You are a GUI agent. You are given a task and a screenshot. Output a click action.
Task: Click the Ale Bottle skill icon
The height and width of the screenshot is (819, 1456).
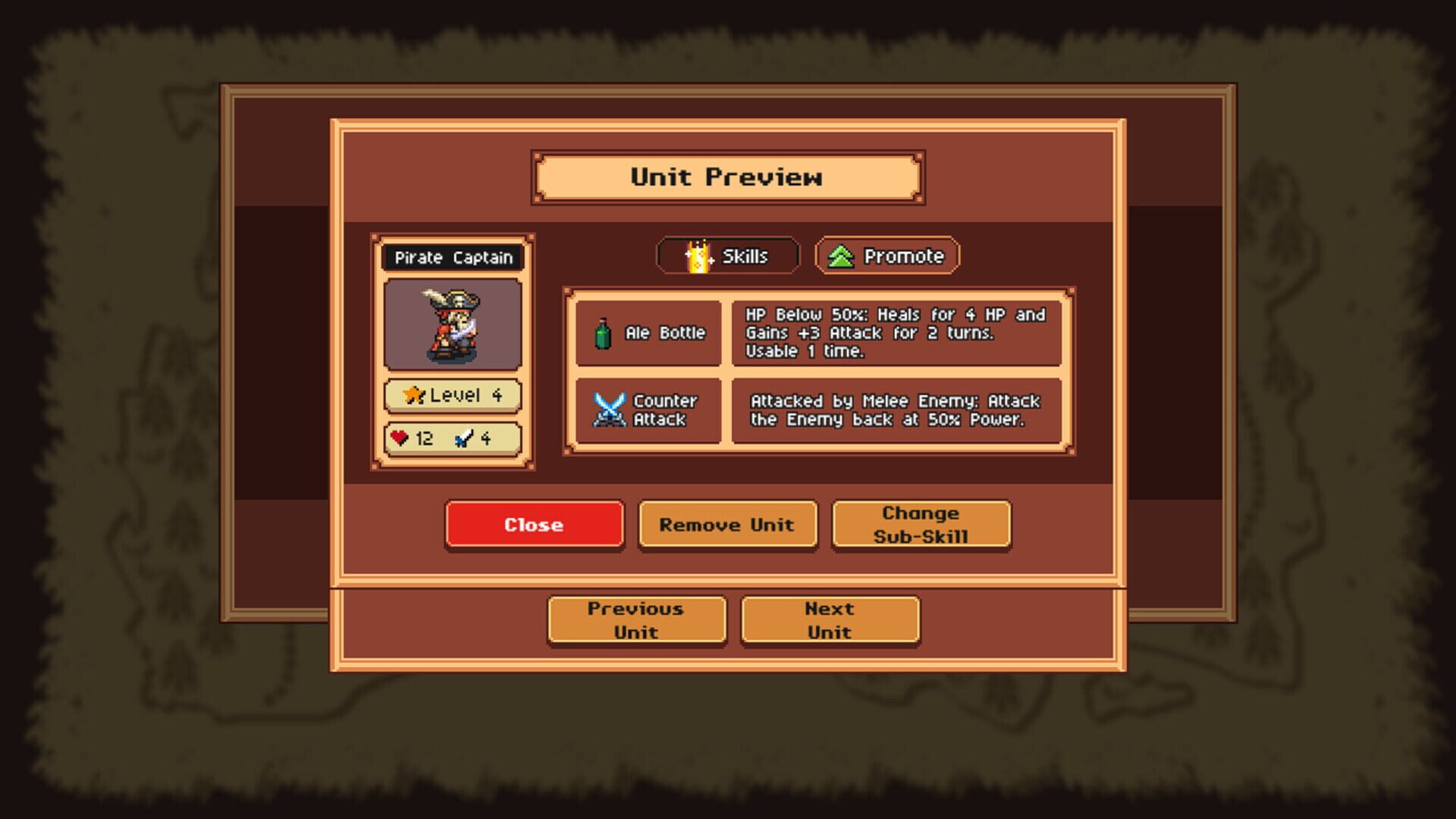pos(603,334)
